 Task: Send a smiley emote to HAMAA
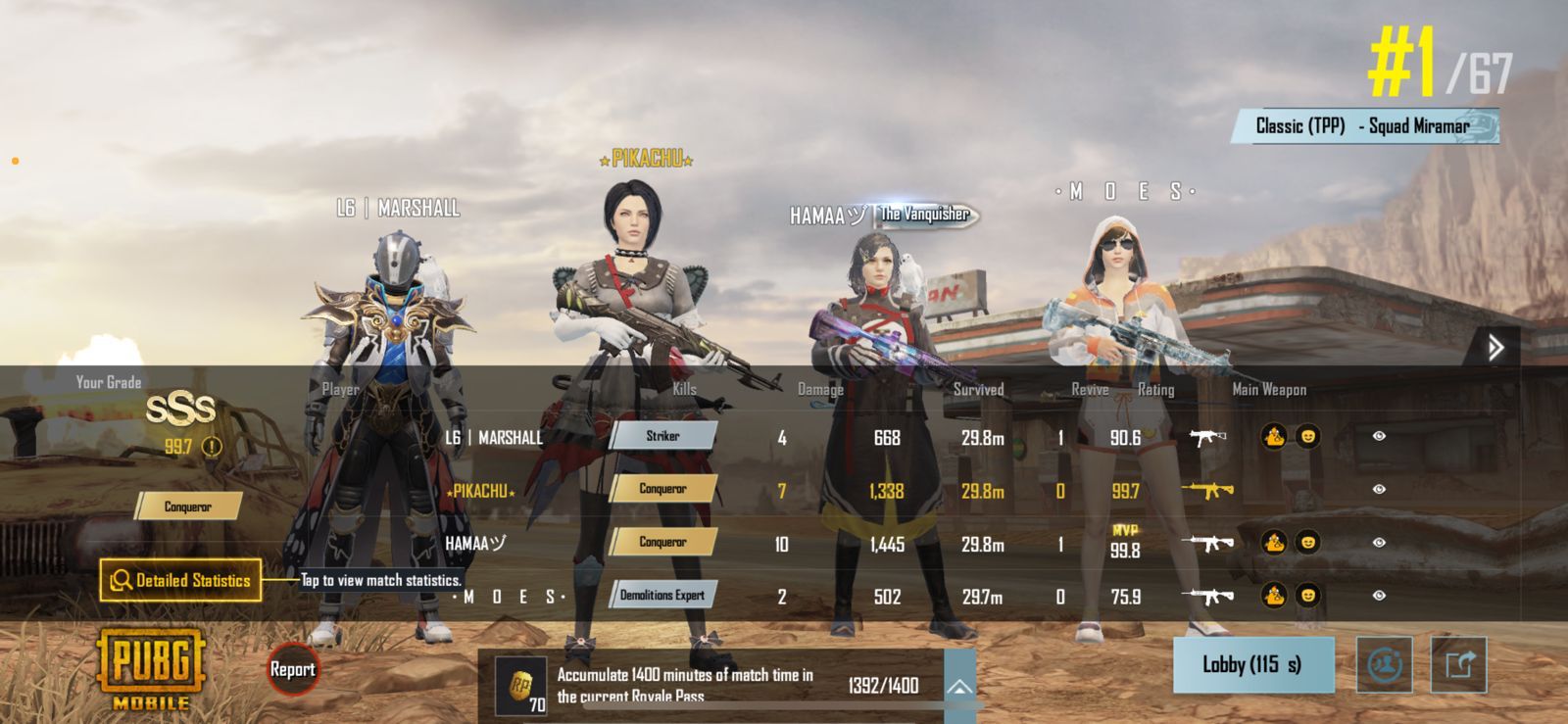point(1307,542)
